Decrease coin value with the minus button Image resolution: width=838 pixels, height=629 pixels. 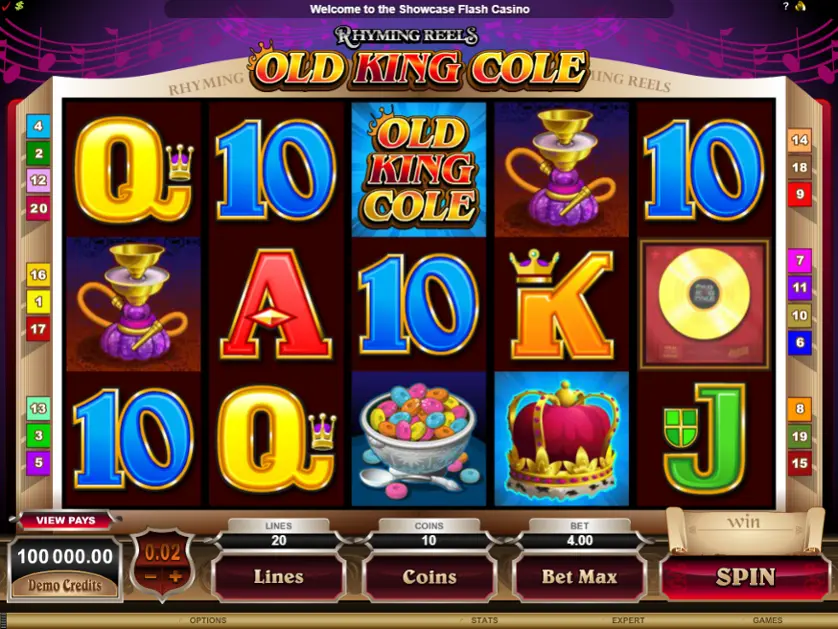[x=149, y=577]
